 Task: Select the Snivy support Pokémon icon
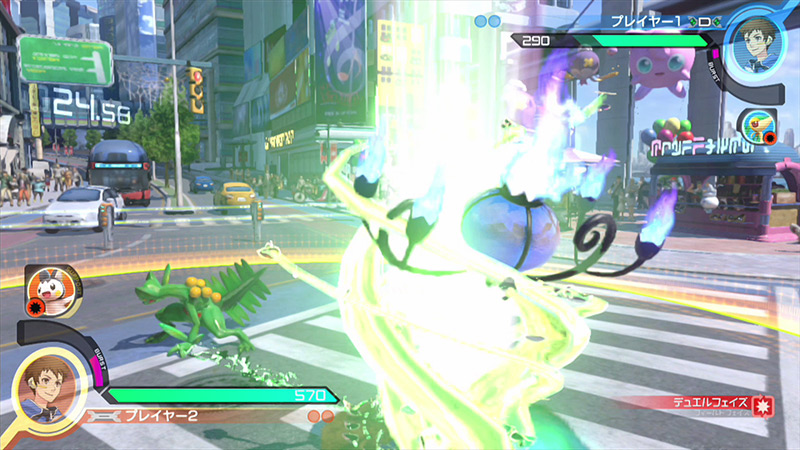[757, 126]
